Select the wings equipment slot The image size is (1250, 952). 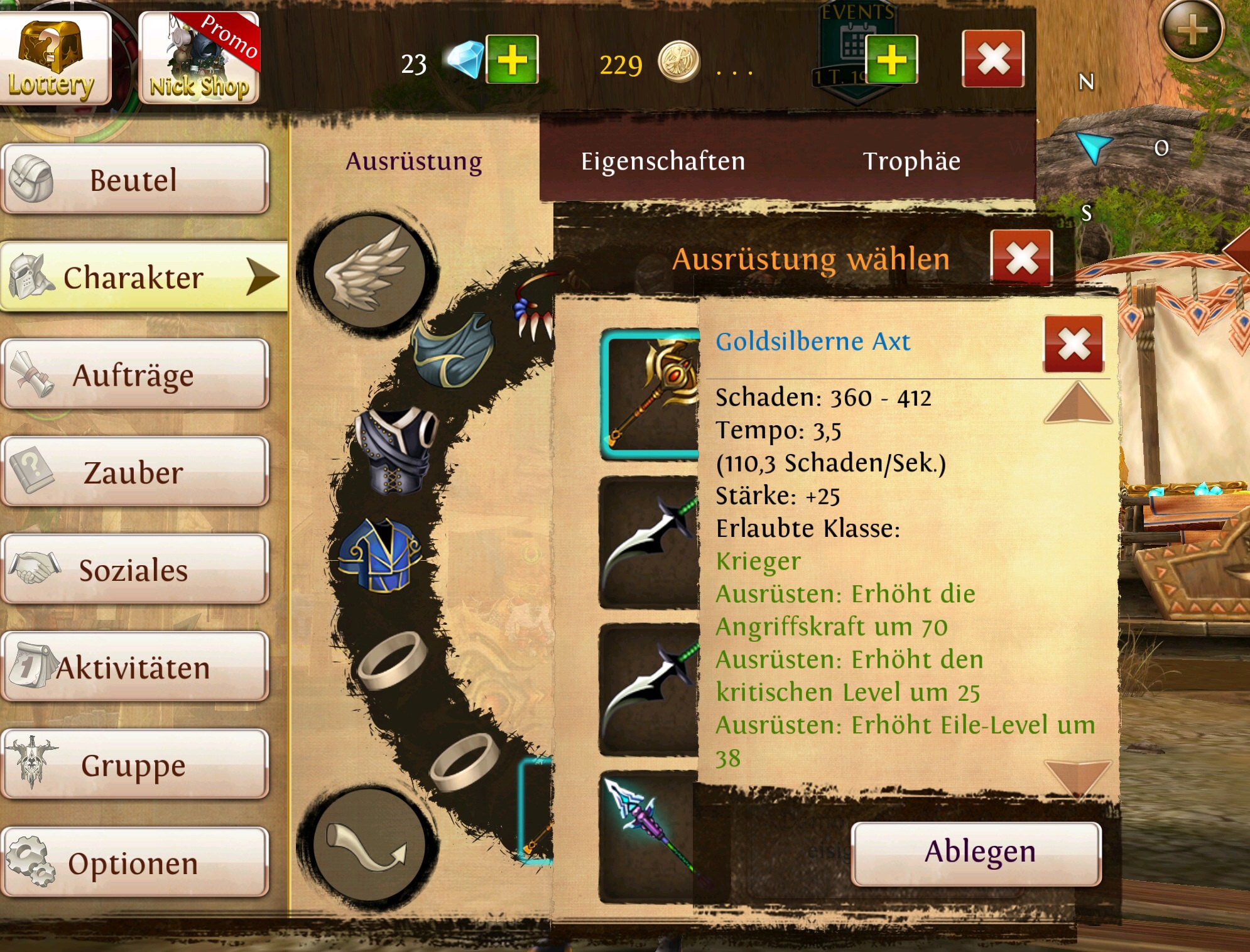pyautogui.click(x=369, y=271)
